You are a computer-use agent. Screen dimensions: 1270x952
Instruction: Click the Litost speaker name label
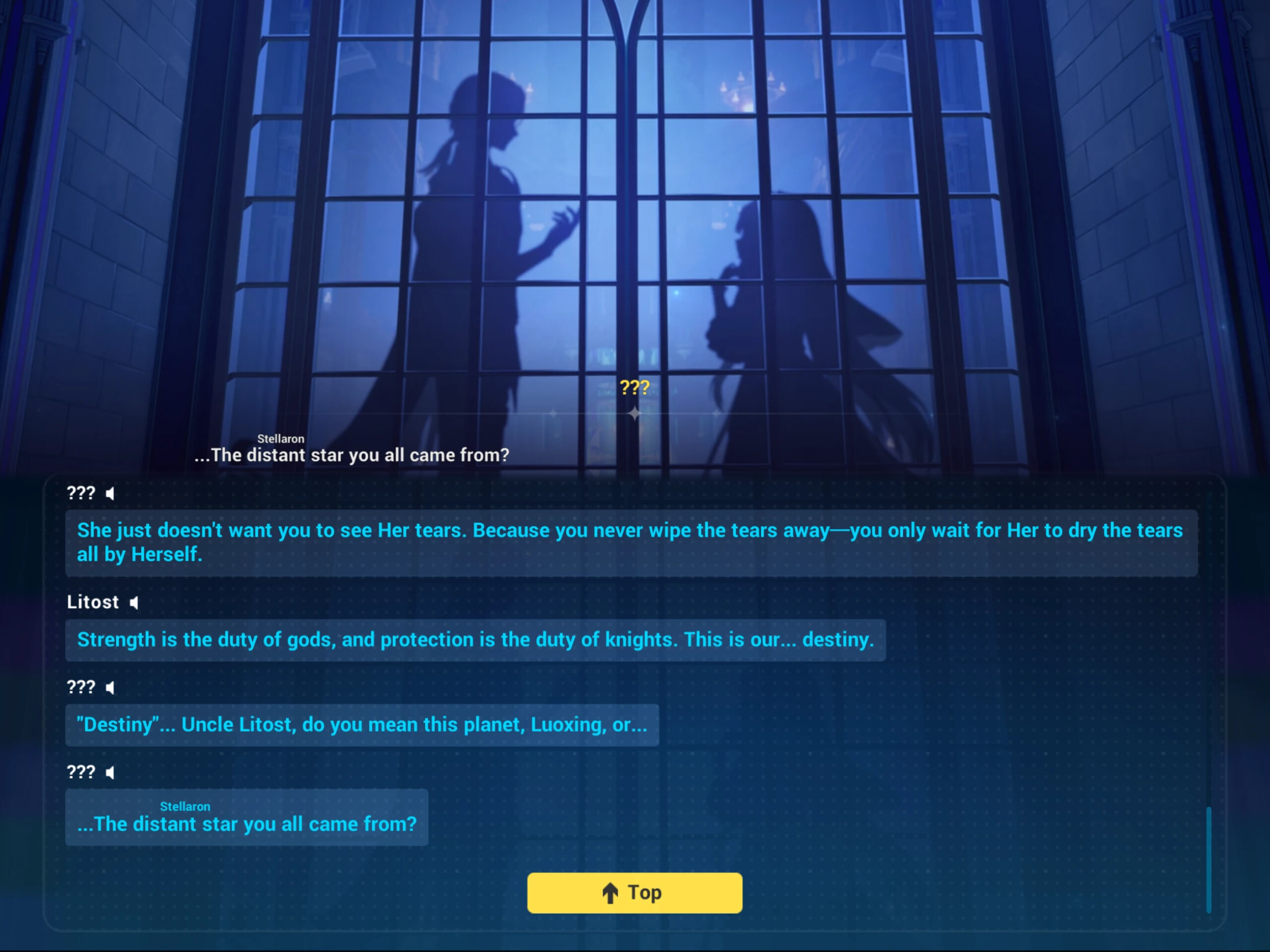(x=94, y=602)
